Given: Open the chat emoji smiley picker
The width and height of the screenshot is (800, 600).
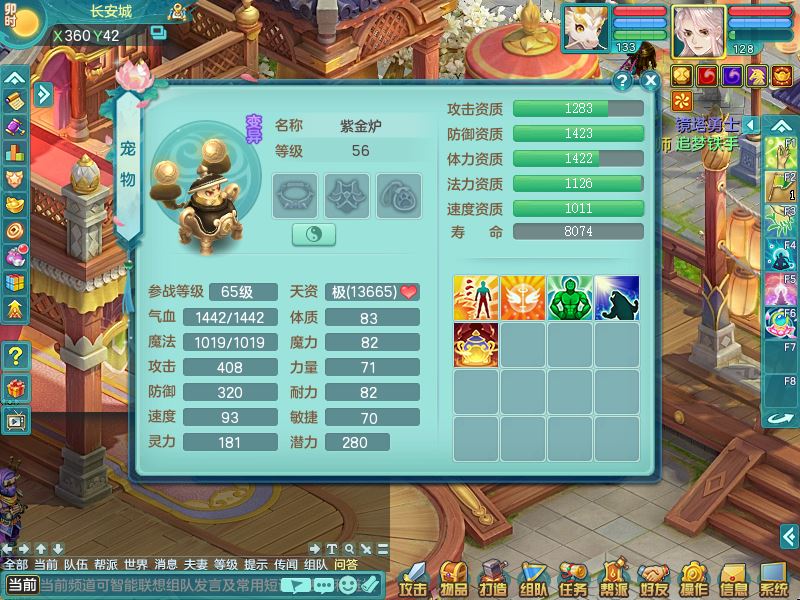Looking at the screenshot, I should 345,585.
